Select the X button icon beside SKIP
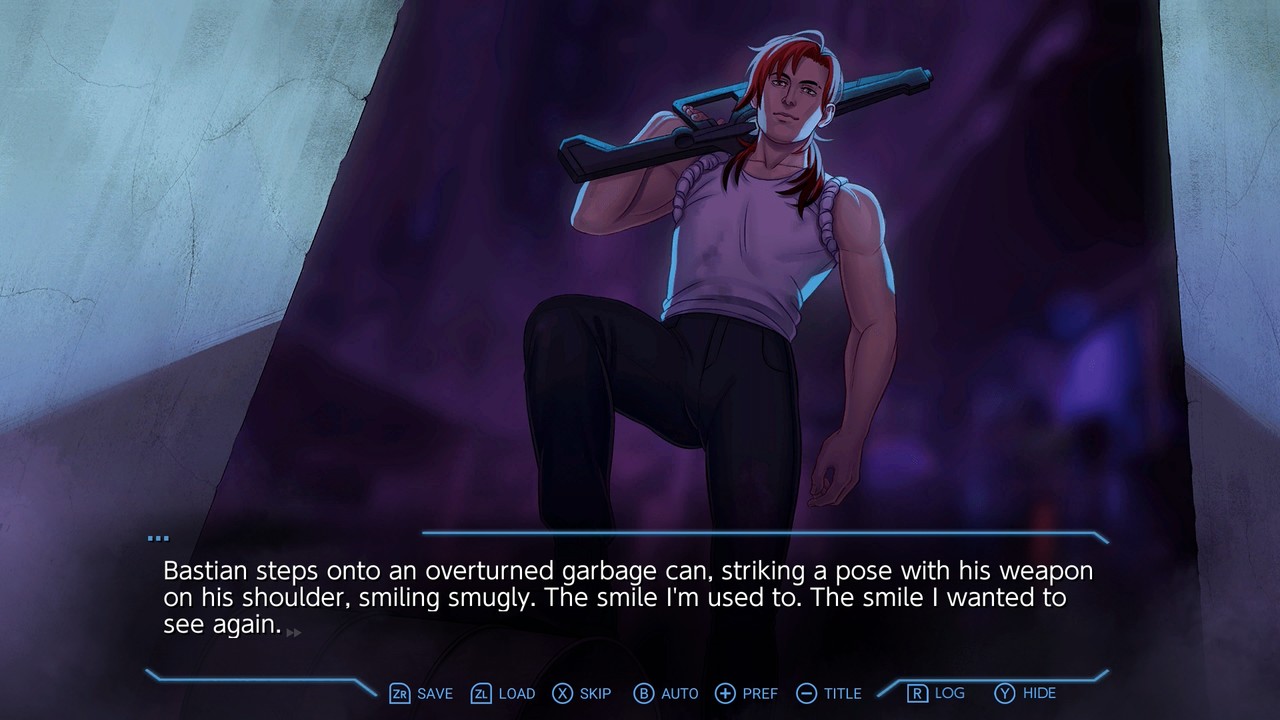 coord(561,693)
